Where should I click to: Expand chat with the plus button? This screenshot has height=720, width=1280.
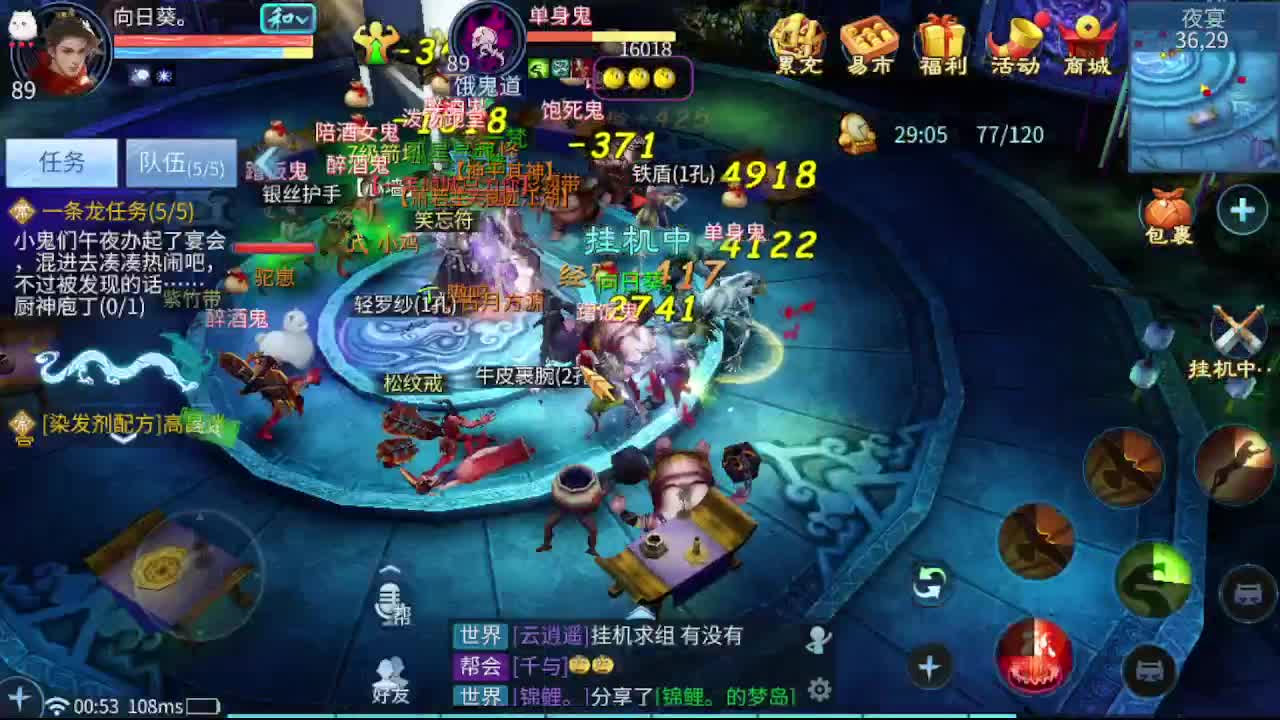click(x=930, y=667)
